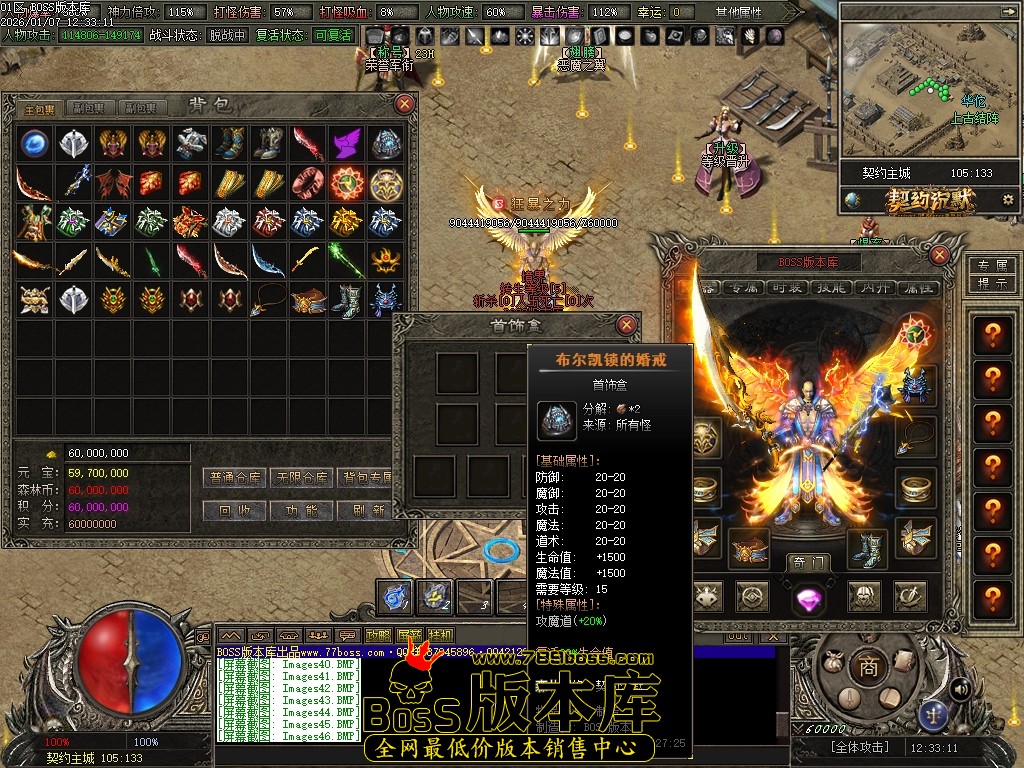The height and width of the screenshot is (768, 1024).
Task: Close the 背包 backpack window
Action: [x=404, y=103]
